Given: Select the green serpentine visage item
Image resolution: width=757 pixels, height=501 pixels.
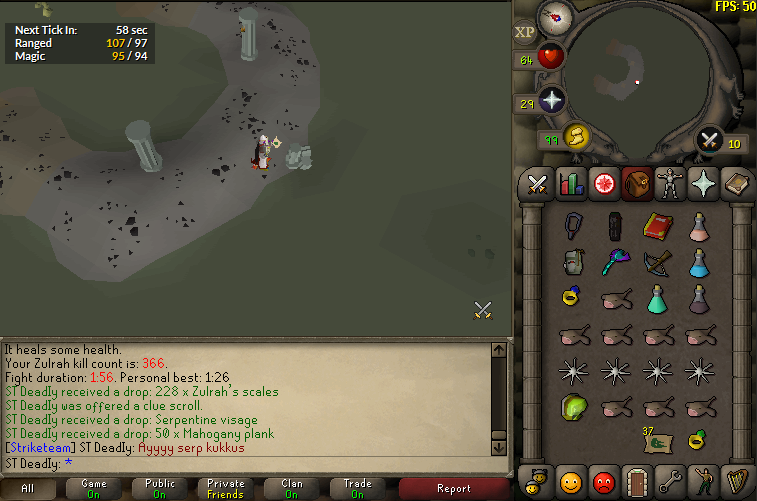Looking at the screenshot, I should click(573, 406).
